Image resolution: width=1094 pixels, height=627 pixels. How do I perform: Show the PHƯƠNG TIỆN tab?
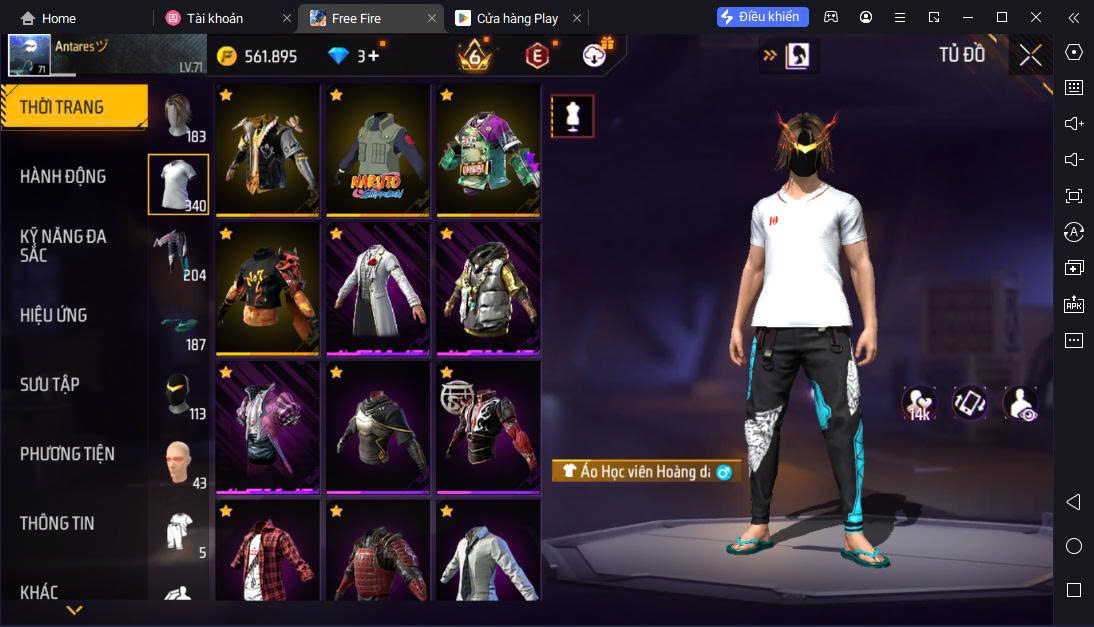point(67,453)
